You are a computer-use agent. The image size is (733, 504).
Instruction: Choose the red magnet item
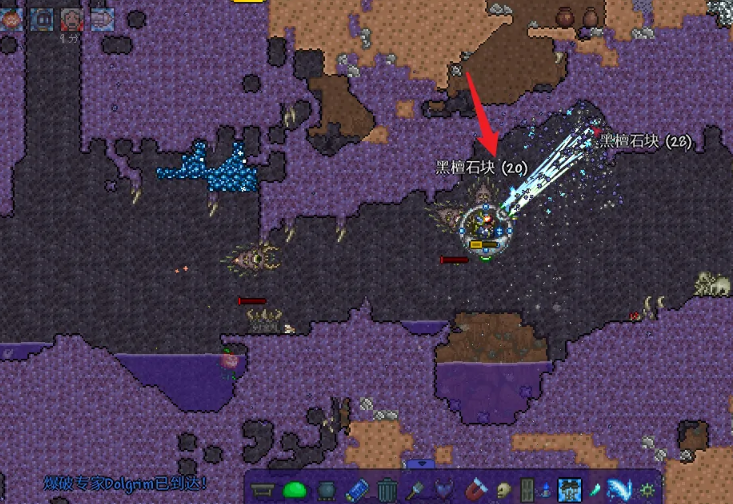click(473, 490)
